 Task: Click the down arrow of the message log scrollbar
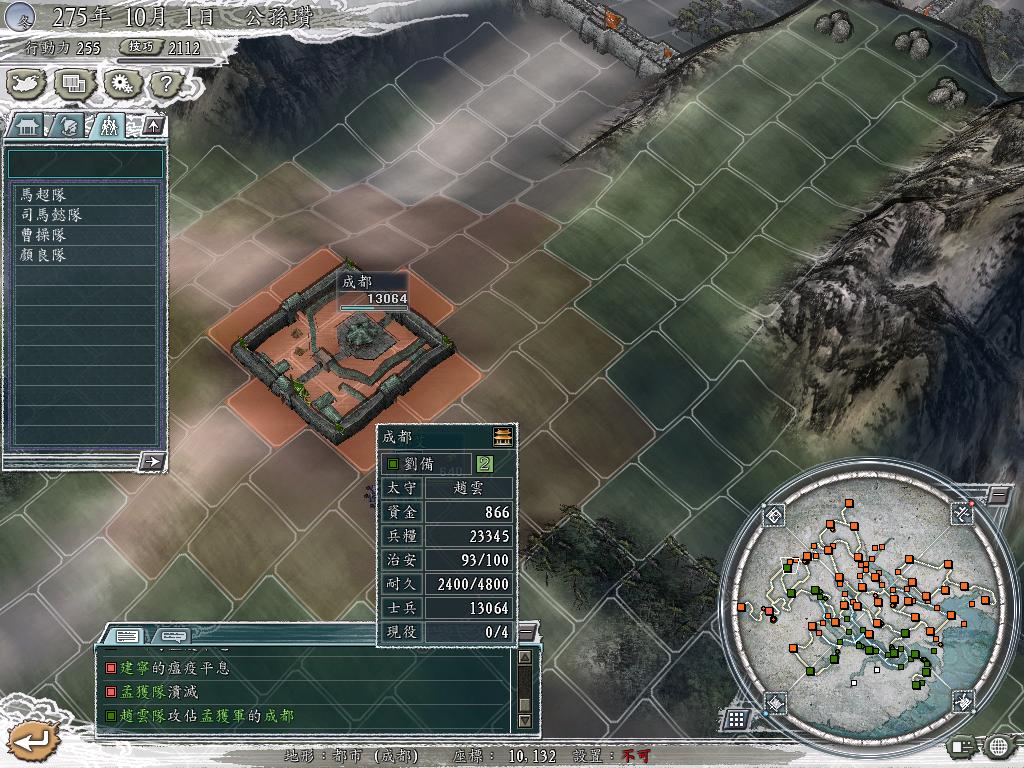pos(524,720)
